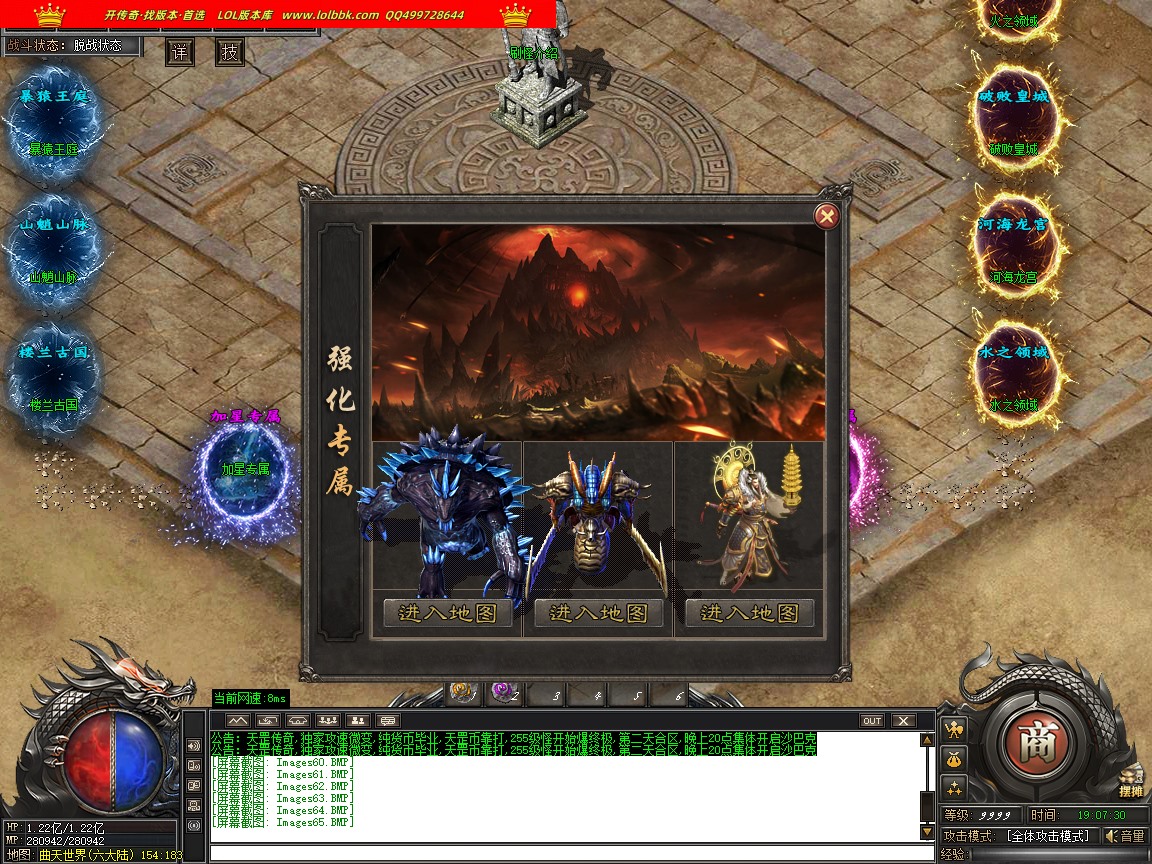
Task: Use the purple item in hotbar slot 2
Action: pyautogui.click(x=503, y=692)
